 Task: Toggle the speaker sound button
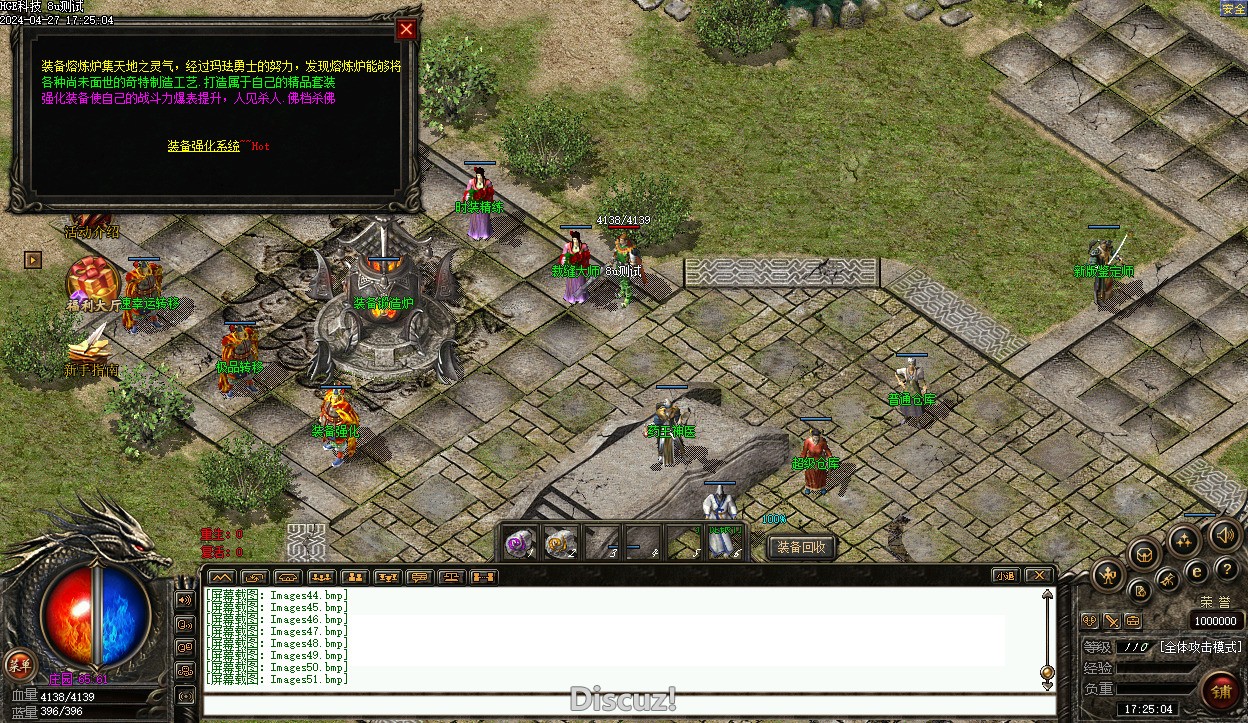click(1225, 535)
